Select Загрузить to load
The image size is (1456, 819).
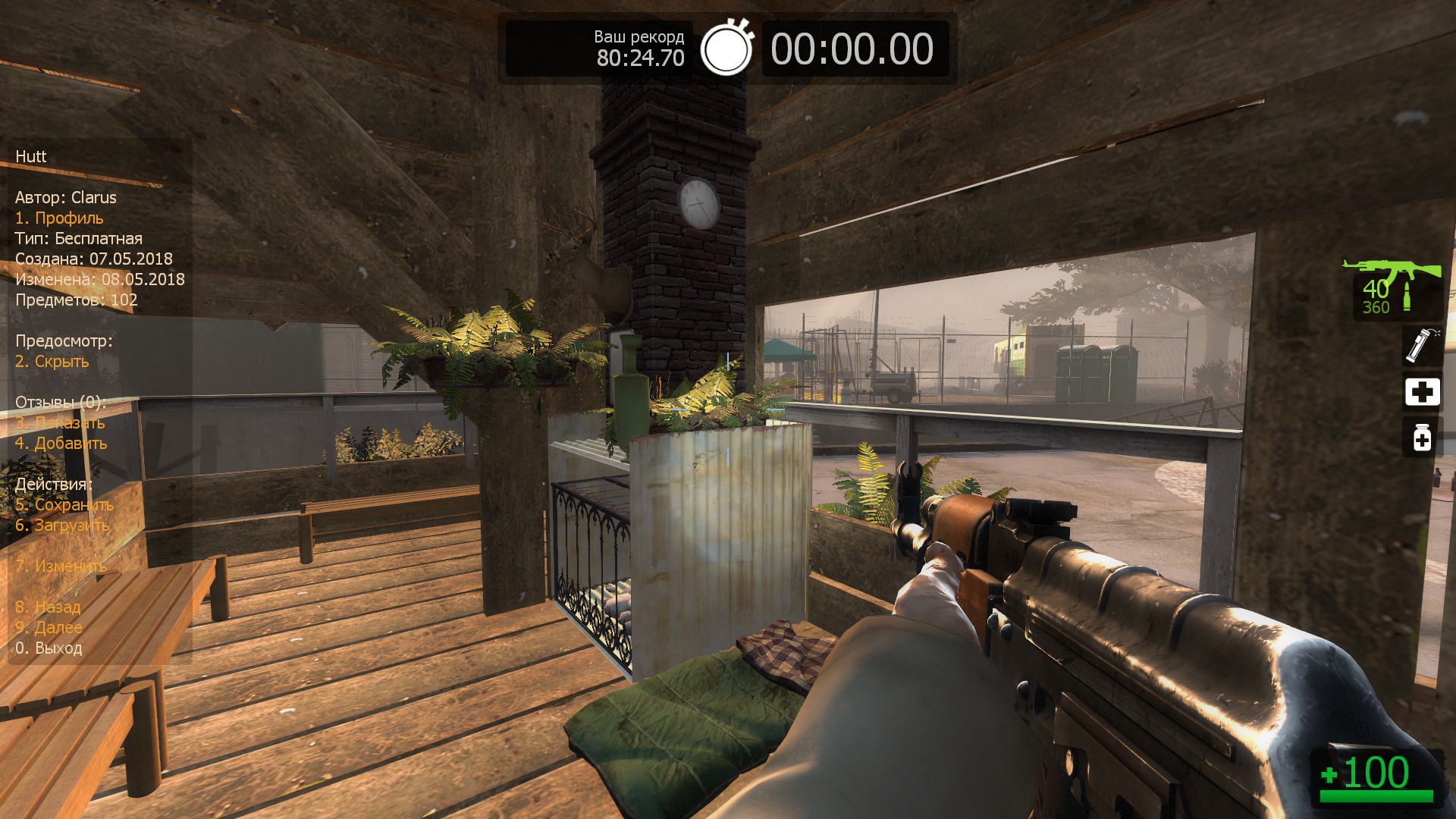[x=62, y=526]
